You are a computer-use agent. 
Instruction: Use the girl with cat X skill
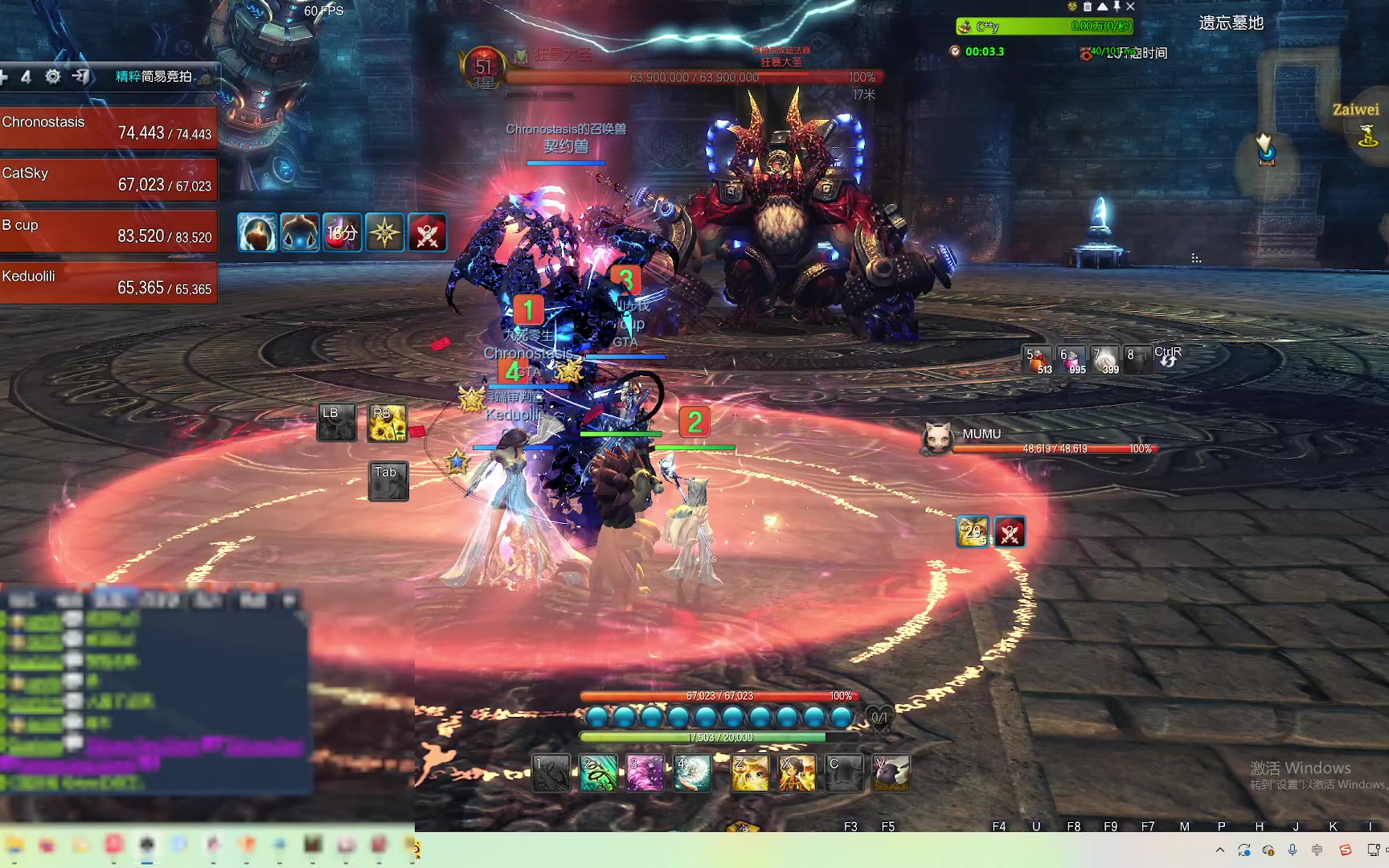tap(797, 773)
